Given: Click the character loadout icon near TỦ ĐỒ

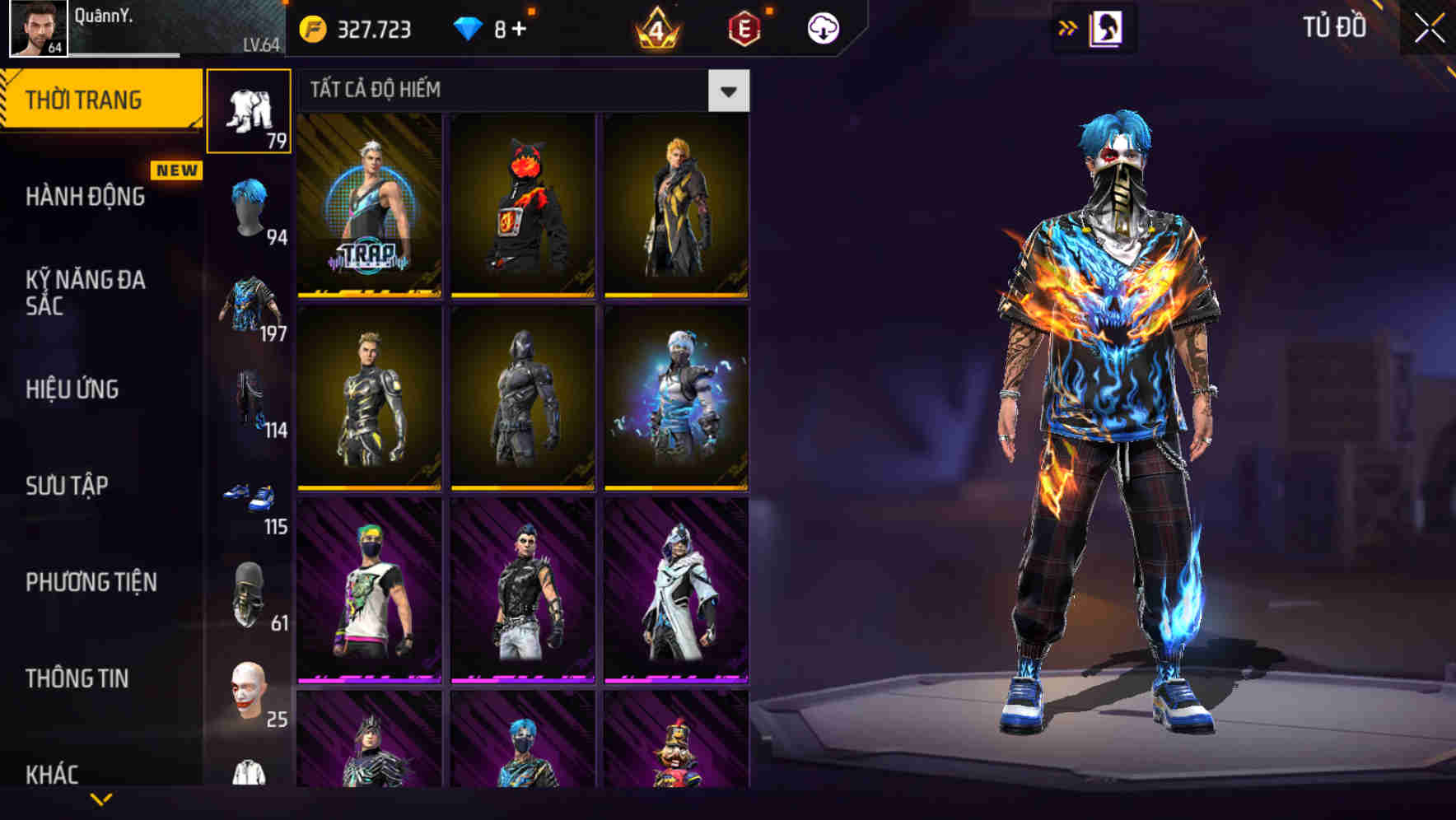Looking at the screenshot, I should (x=1107, y=27).
